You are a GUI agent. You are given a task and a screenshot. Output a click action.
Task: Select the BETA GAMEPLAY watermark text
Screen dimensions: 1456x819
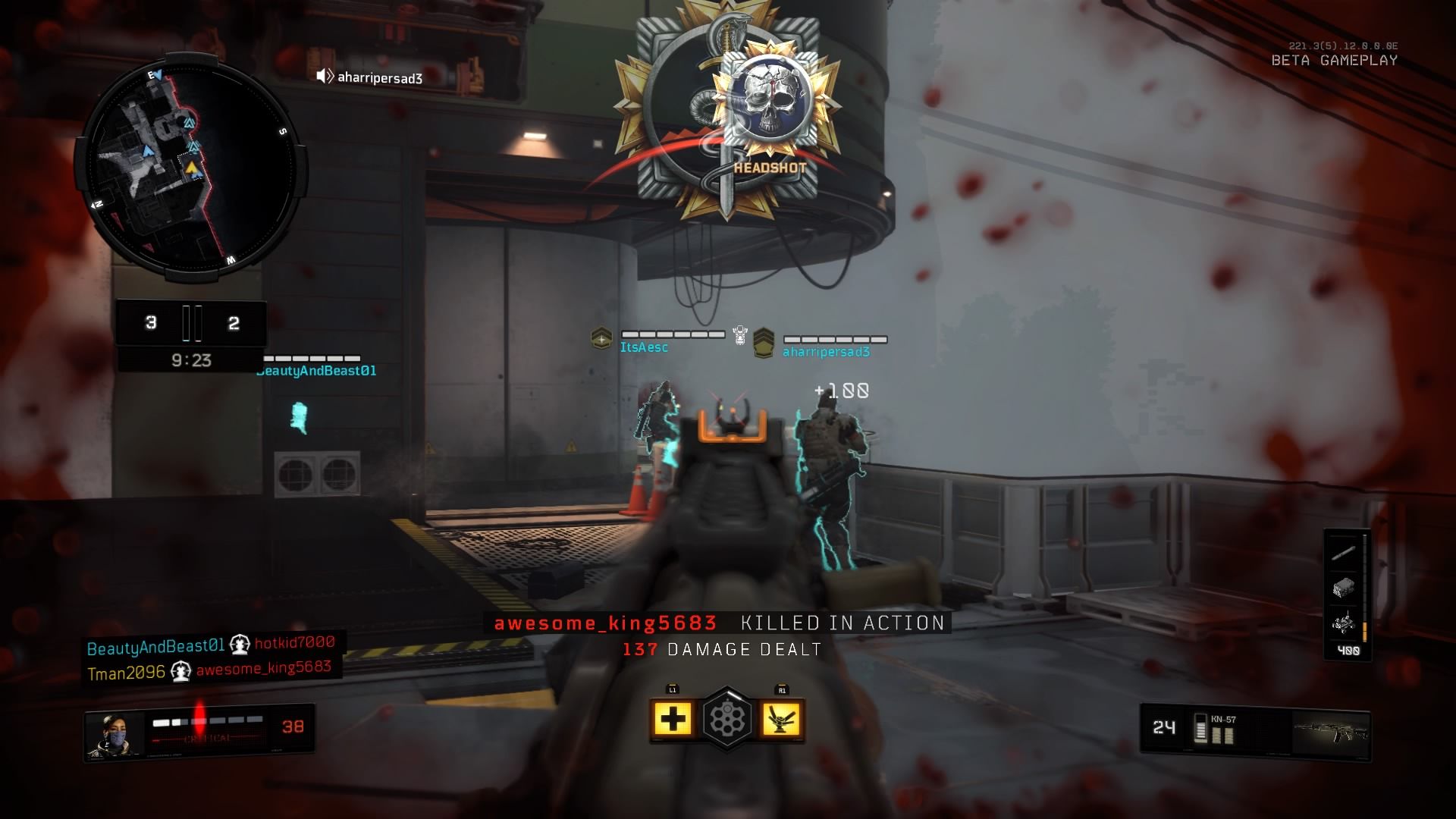tap(1335, 61)
